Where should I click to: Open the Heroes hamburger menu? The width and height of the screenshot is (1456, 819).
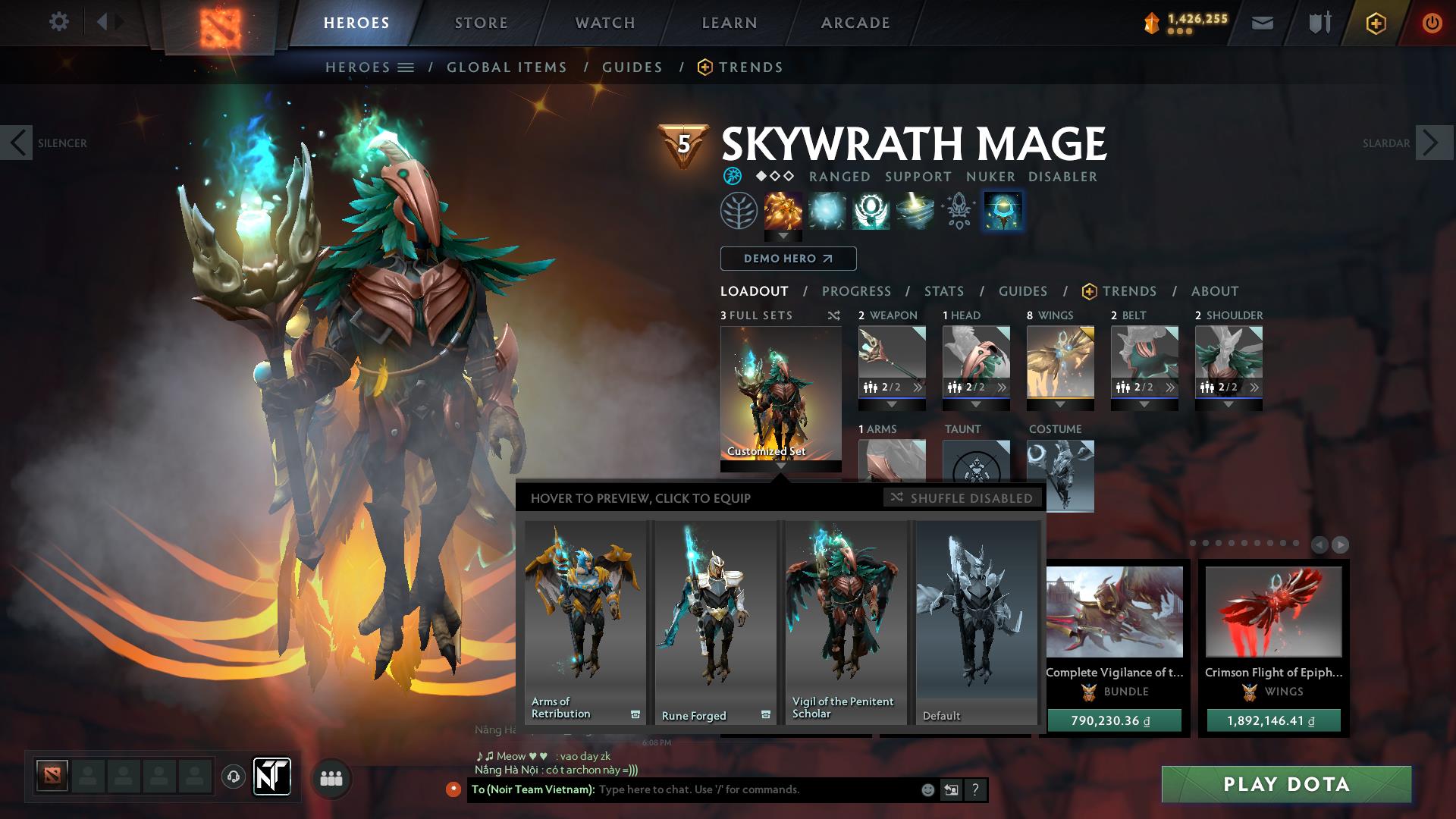tap(406, 67)
